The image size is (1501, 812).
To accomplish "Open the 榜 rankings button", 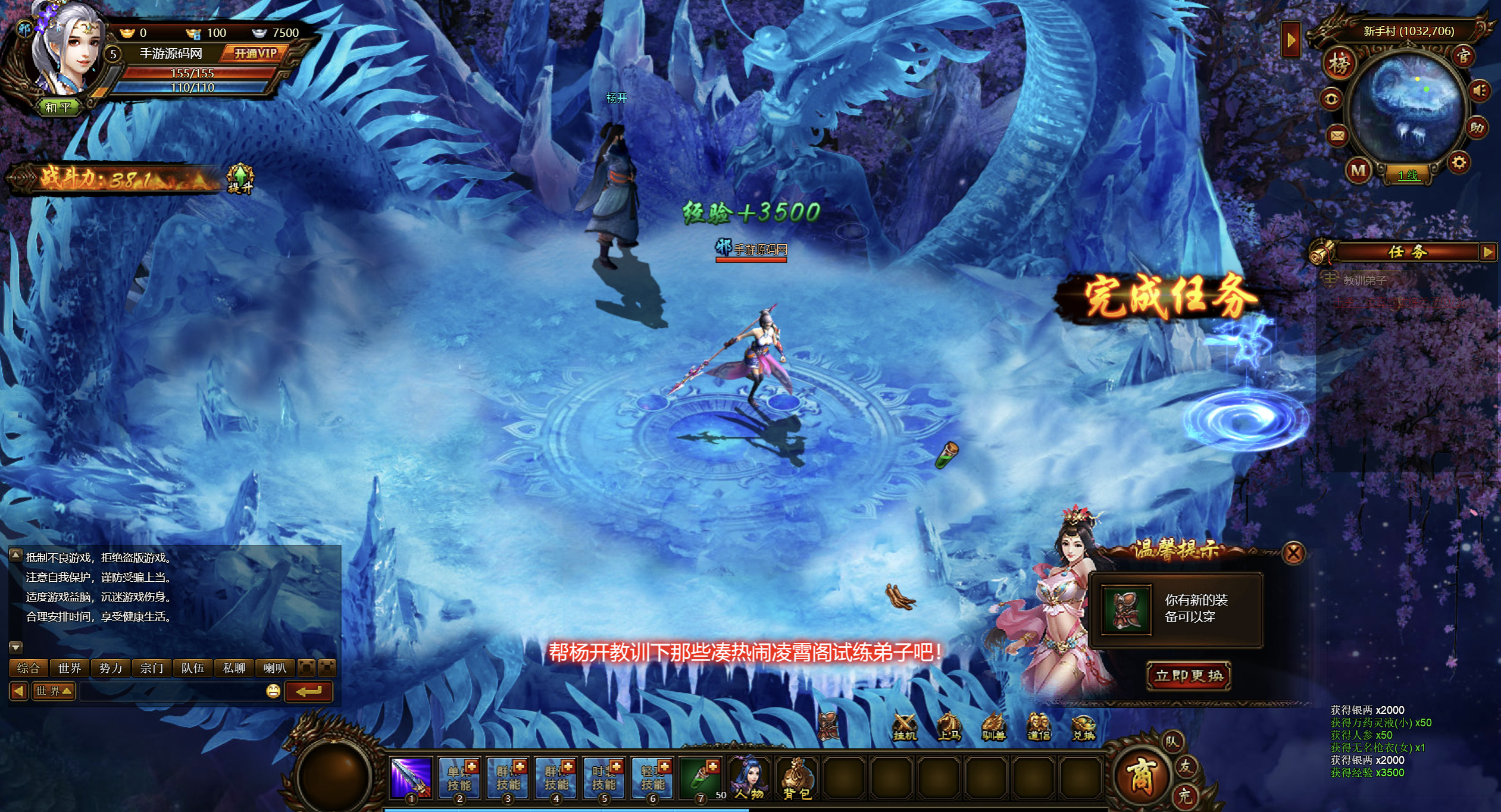I will [1339, 64].
